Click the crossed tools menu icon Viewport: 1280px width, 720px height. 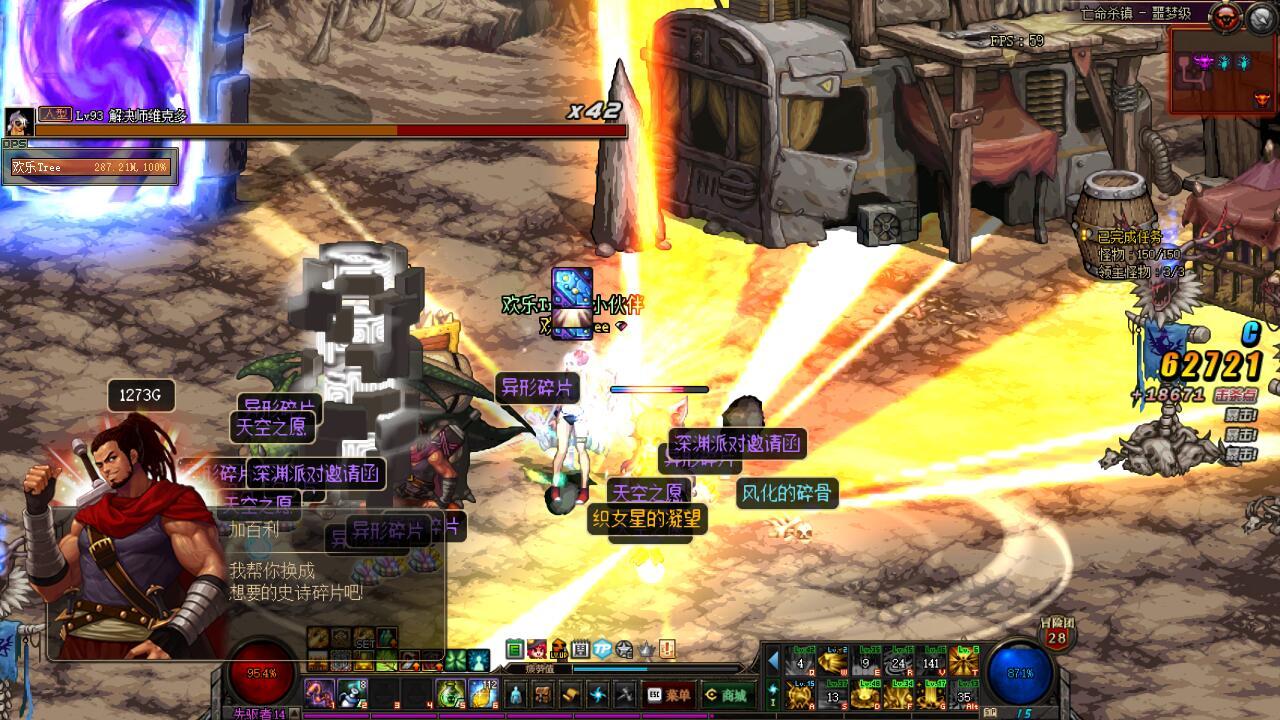[624, 694]
